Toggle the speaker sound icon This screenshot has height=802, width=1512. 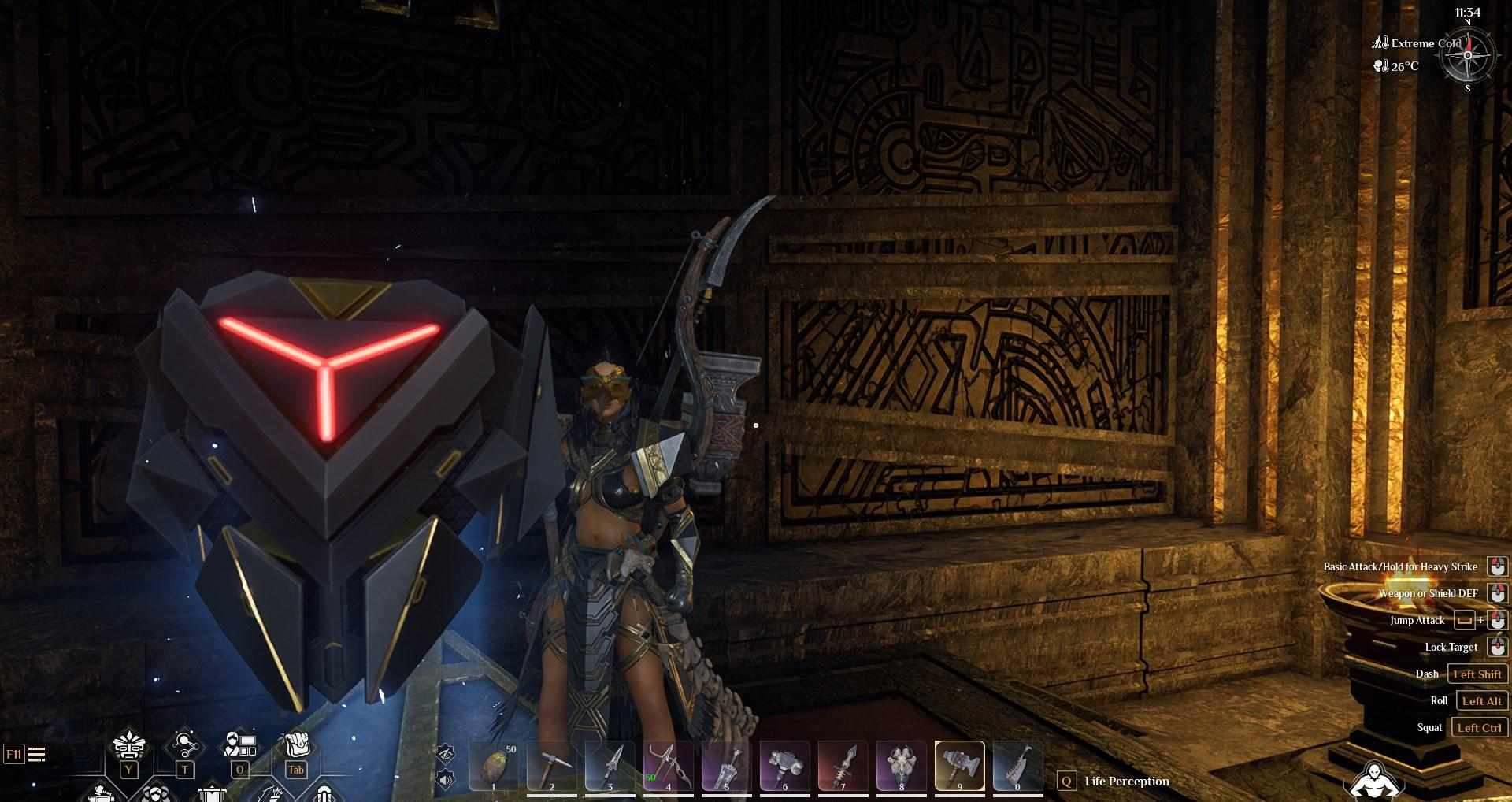(446, 780)
